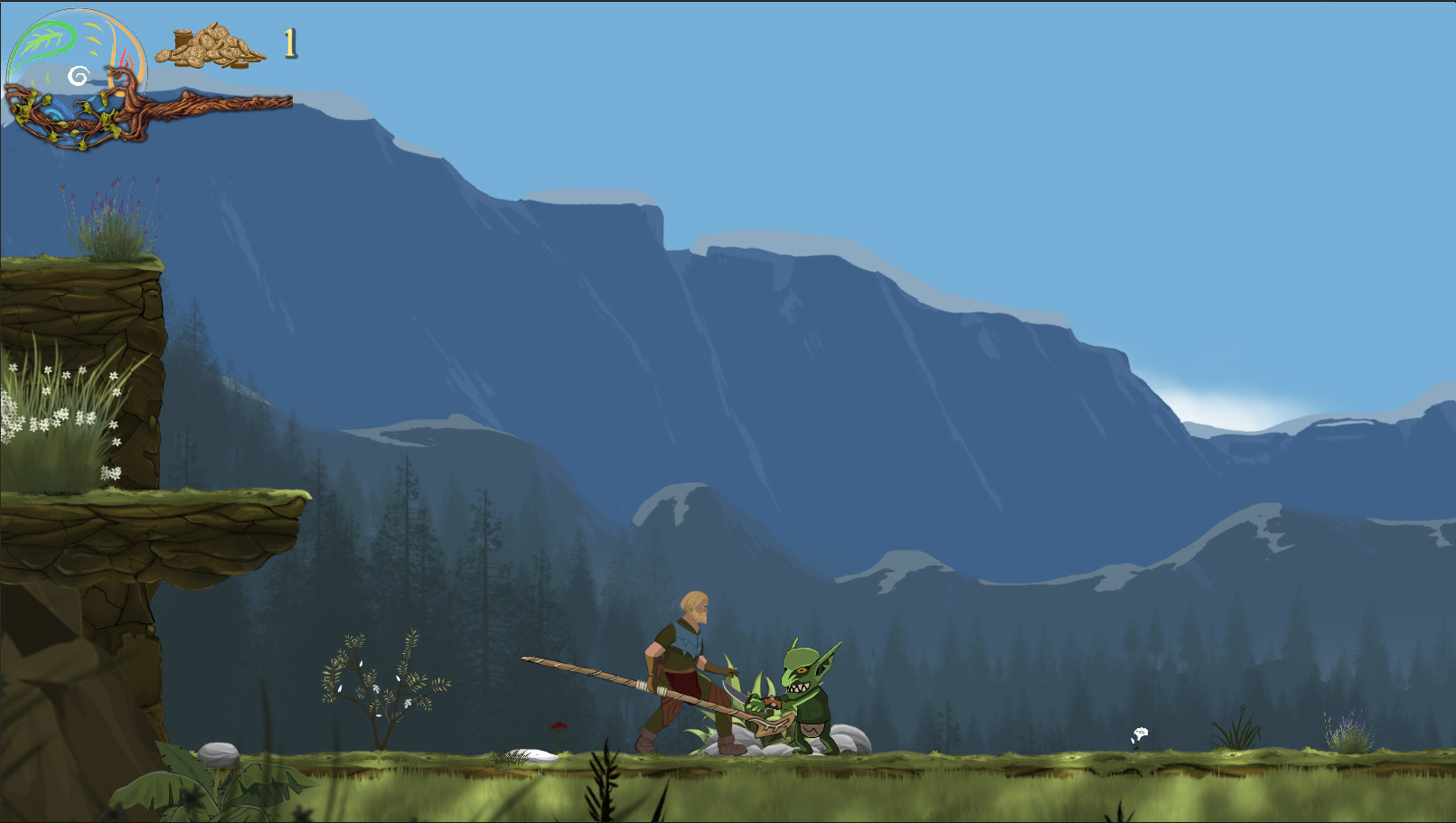This screenshot has width=1456, height=823.
Task: Select the small white flower on the right field
Action: point(1141,732)
